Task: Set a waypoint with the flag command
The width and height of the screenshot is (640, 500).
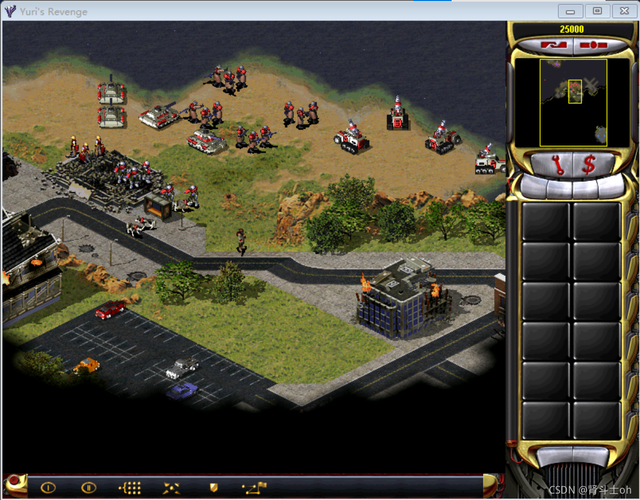Action: 254,487
